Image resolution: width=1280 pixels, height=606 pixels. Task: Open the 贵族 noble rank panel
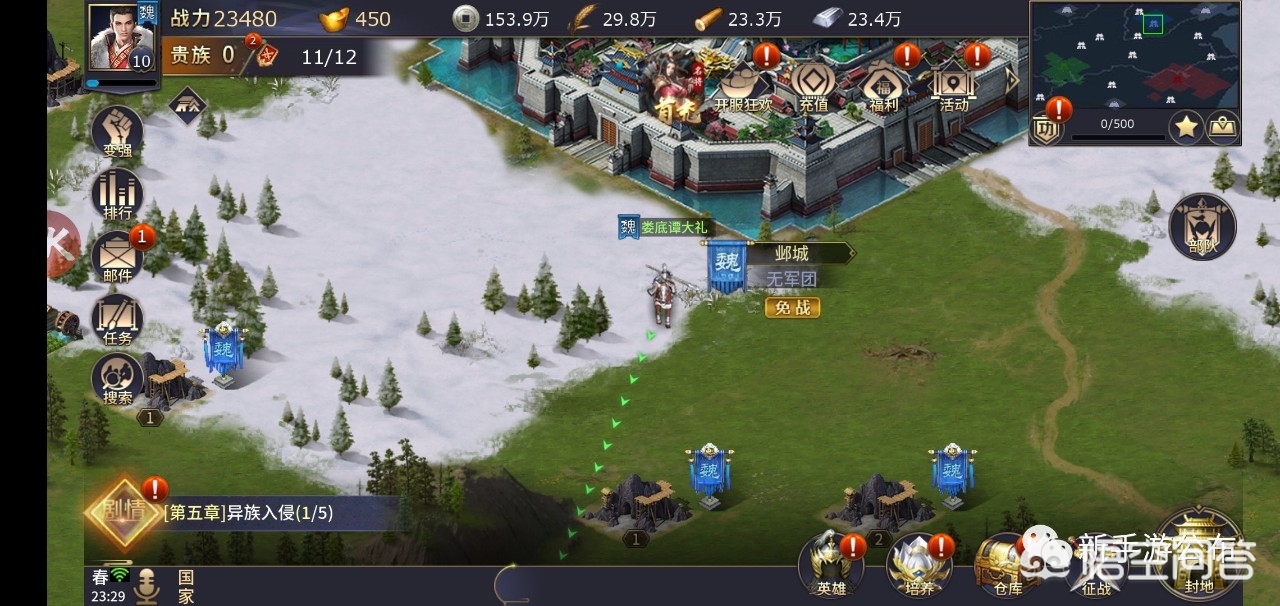[200, 56]
